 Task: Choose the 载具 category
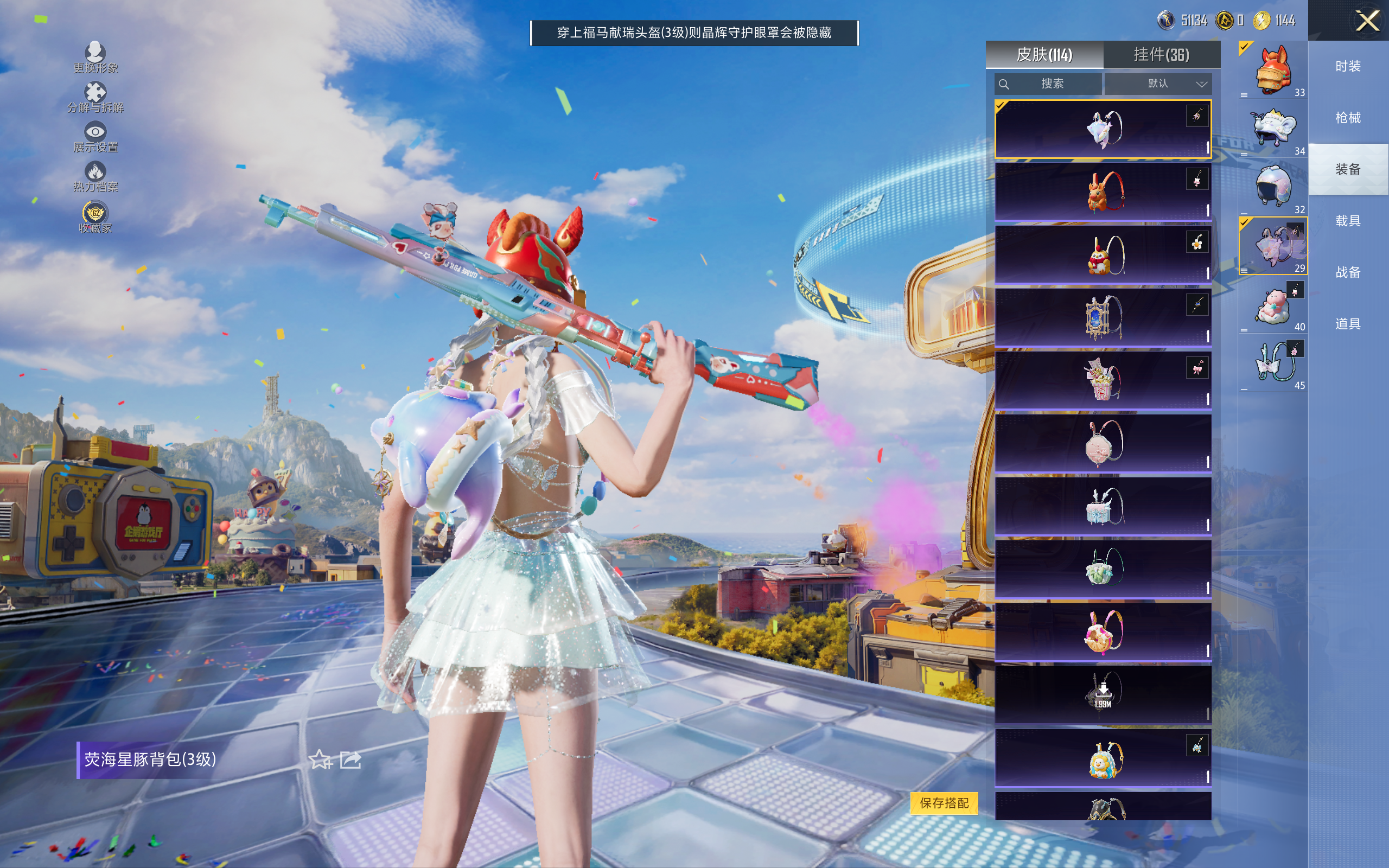tap(1348, 221)
